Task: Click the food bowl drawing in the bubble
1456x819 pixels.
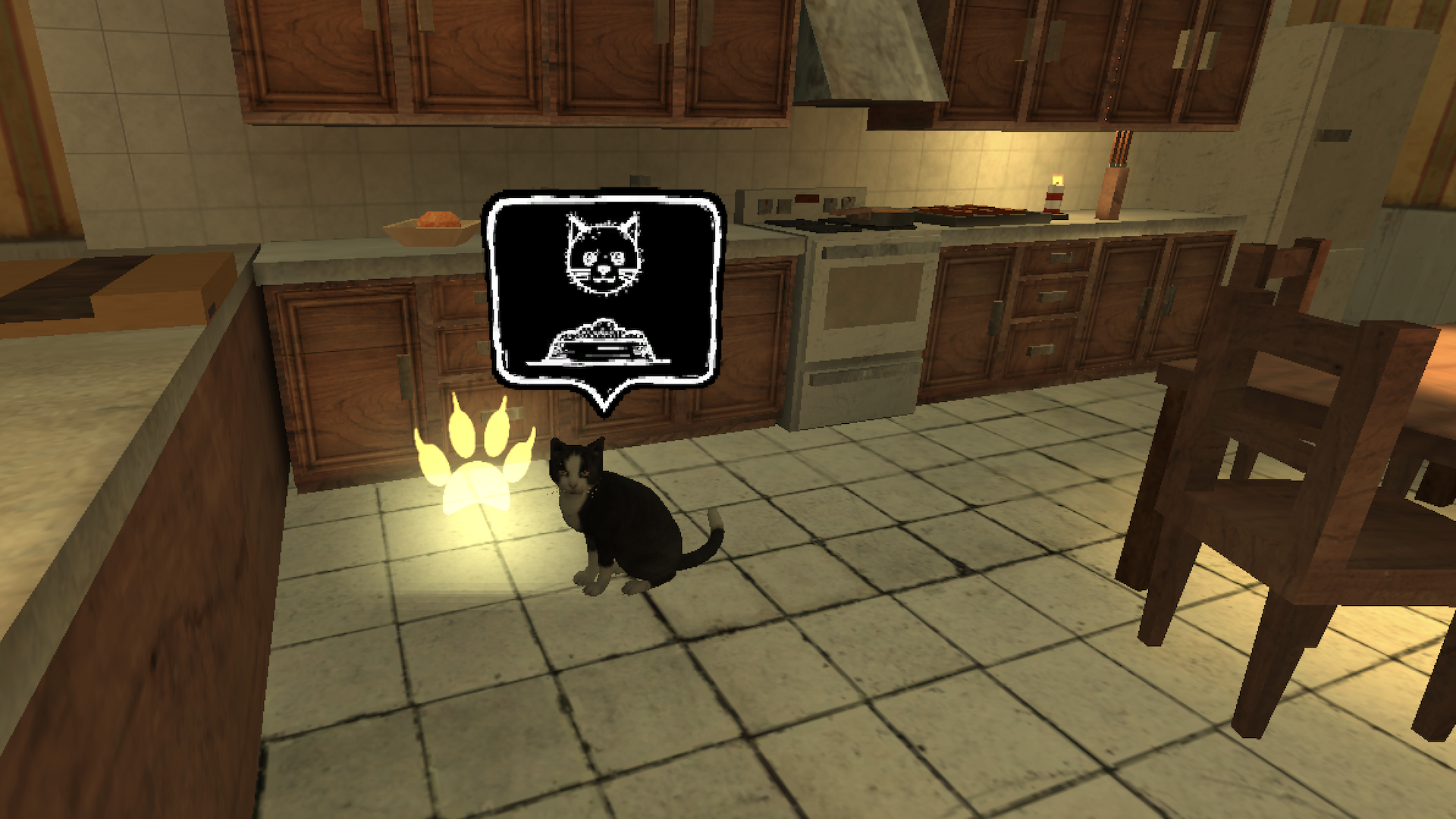Action: pos(601,341)
